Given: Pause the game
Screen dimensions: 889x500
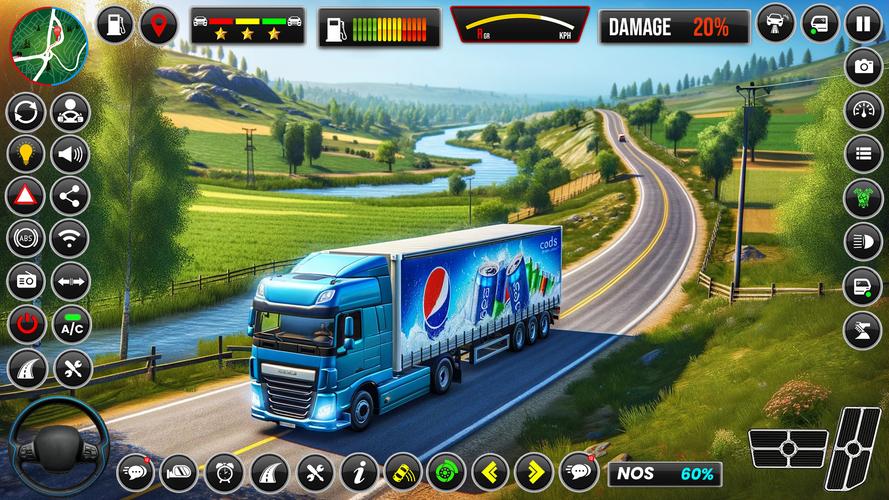Looking at the screenshot, I should point(862,23).
